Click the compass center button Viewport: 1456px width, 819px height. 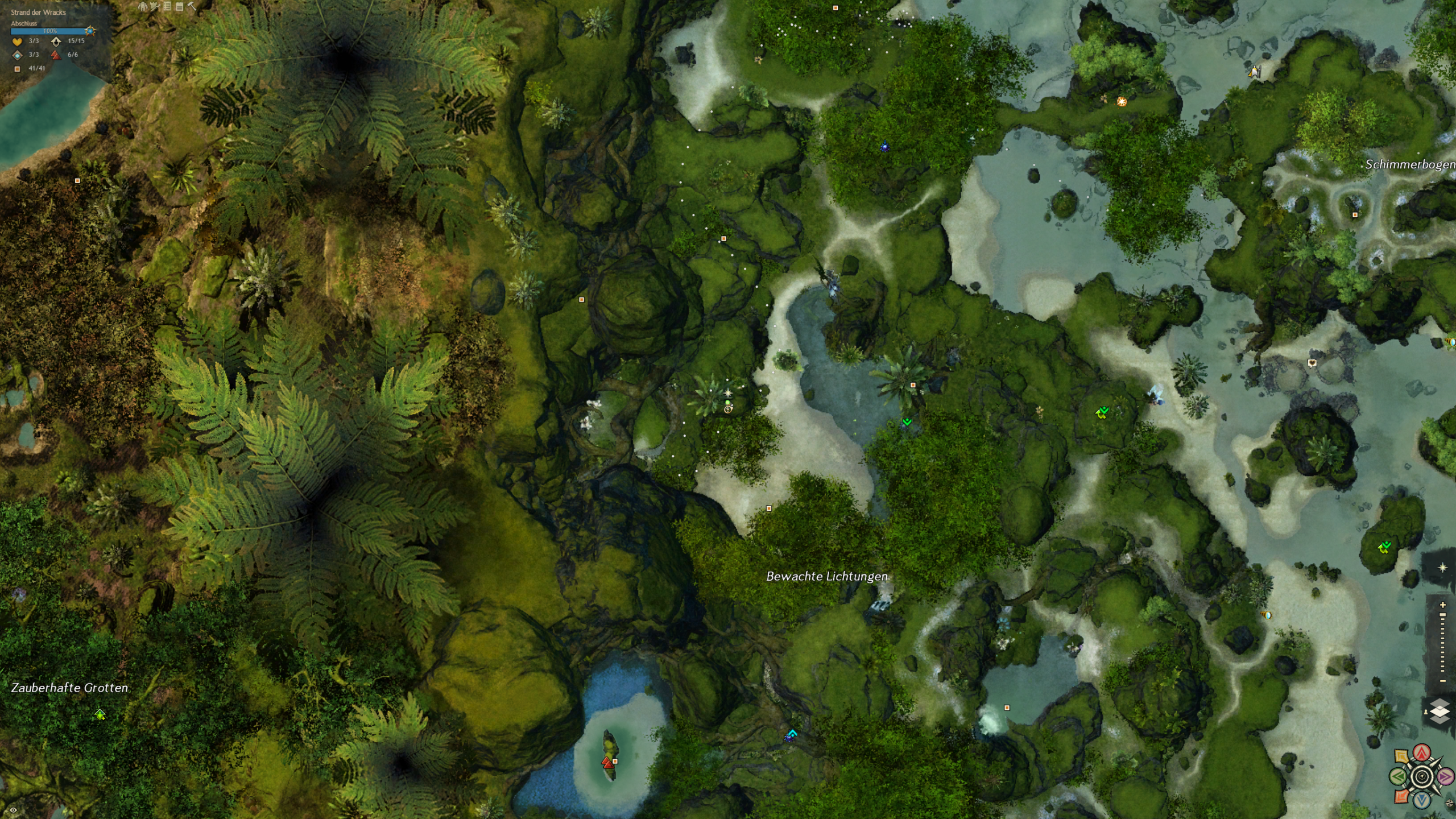point(1422,776)
